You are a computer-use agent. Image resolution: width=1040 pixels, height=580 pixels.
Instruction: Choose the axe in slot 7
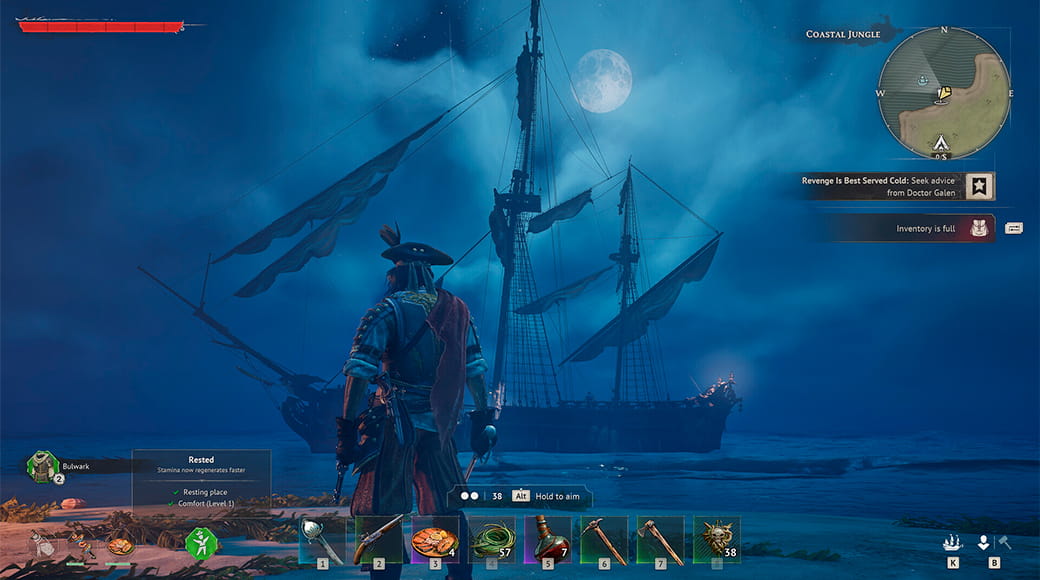(660, 540)
